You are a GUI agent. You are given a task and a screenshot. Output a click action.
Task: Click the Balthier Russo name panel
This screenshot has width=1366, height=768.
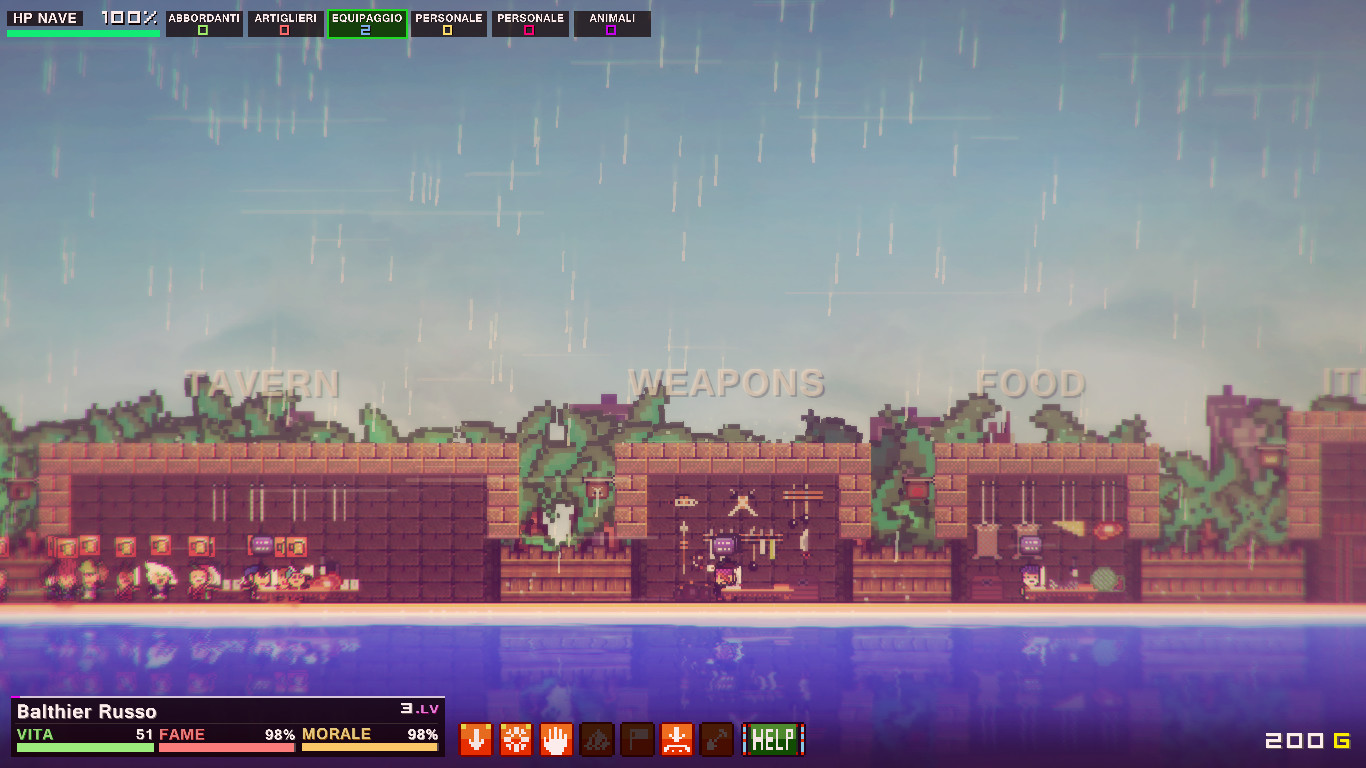coord(87,711)
